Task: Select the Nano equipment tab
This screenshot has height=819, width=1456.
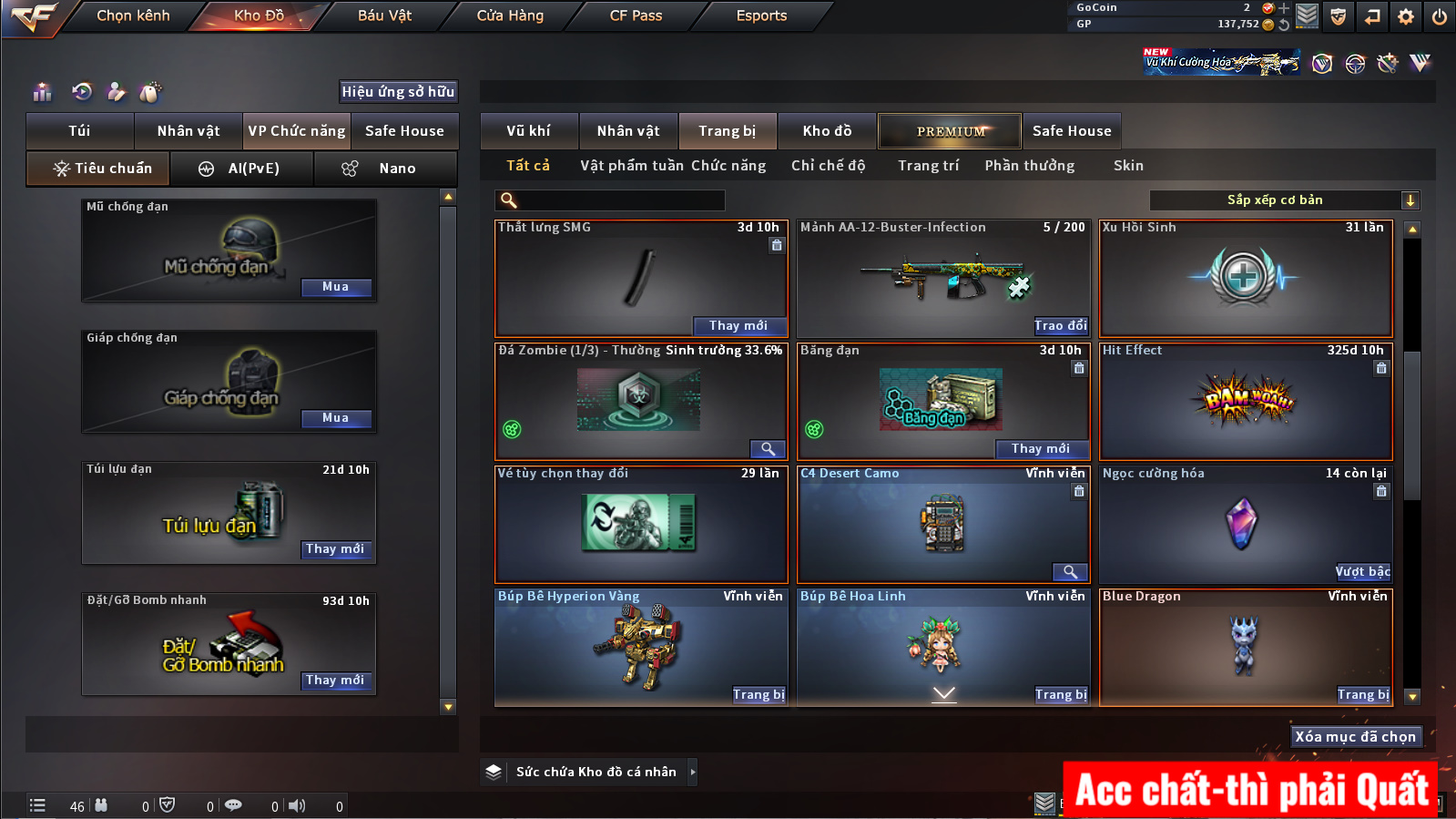Action: 385,169
